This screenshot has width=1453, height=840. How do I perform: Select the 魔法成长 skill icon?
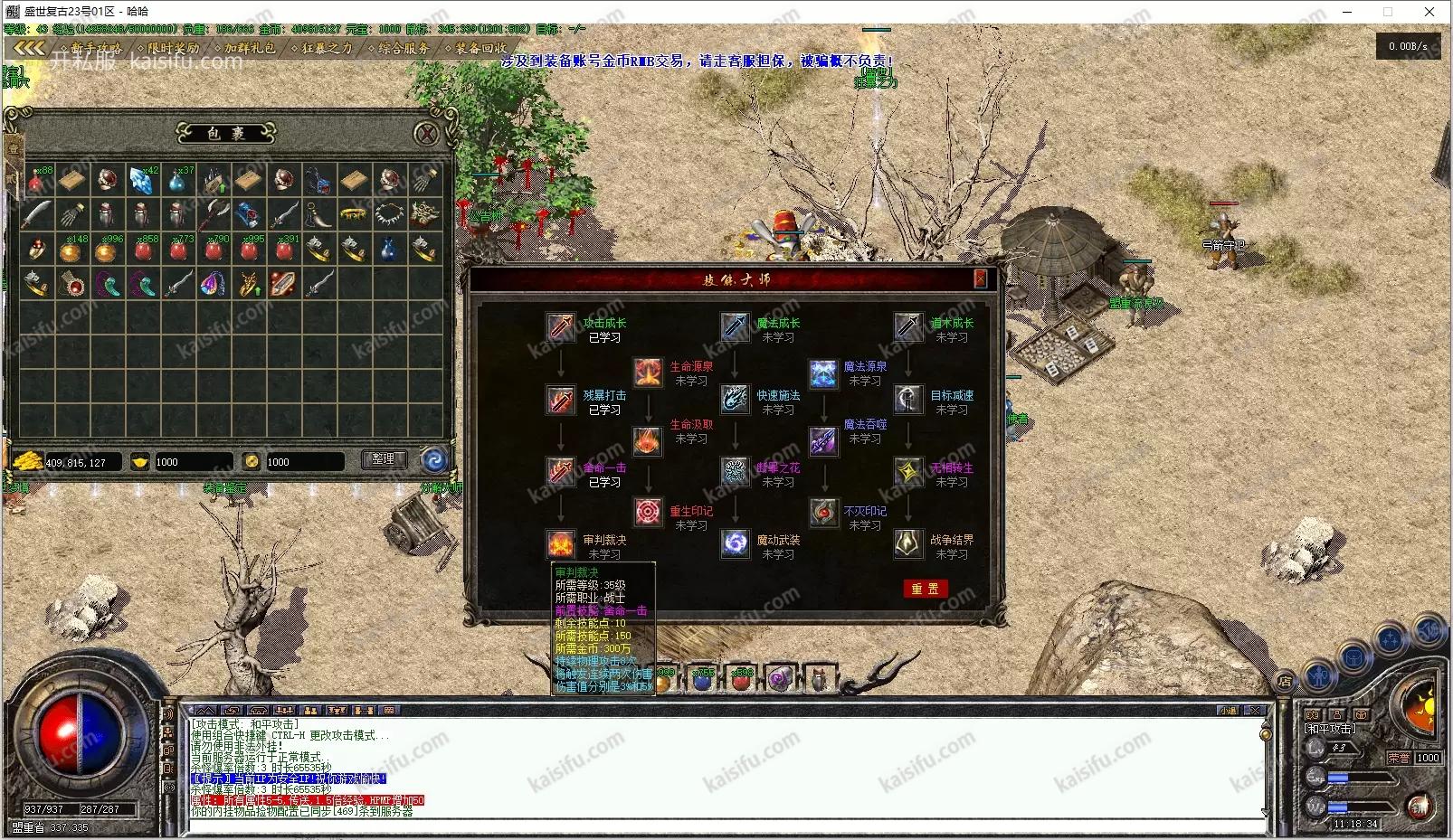(x=735, y=327)
